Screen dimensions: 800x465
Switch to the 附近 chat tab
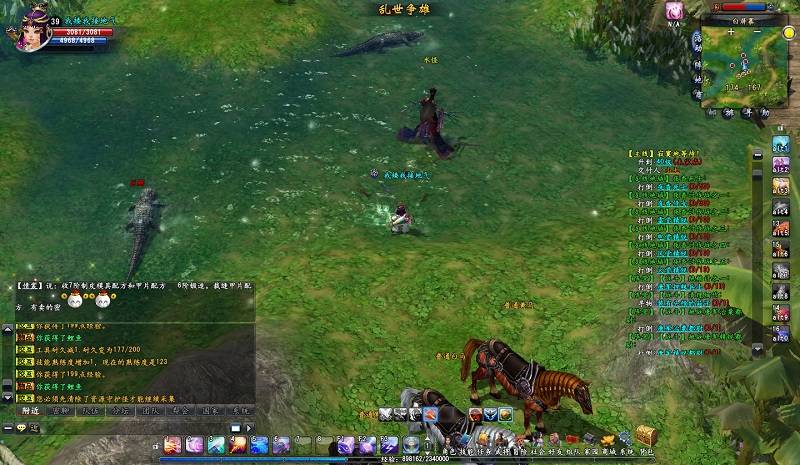point(30,410)
